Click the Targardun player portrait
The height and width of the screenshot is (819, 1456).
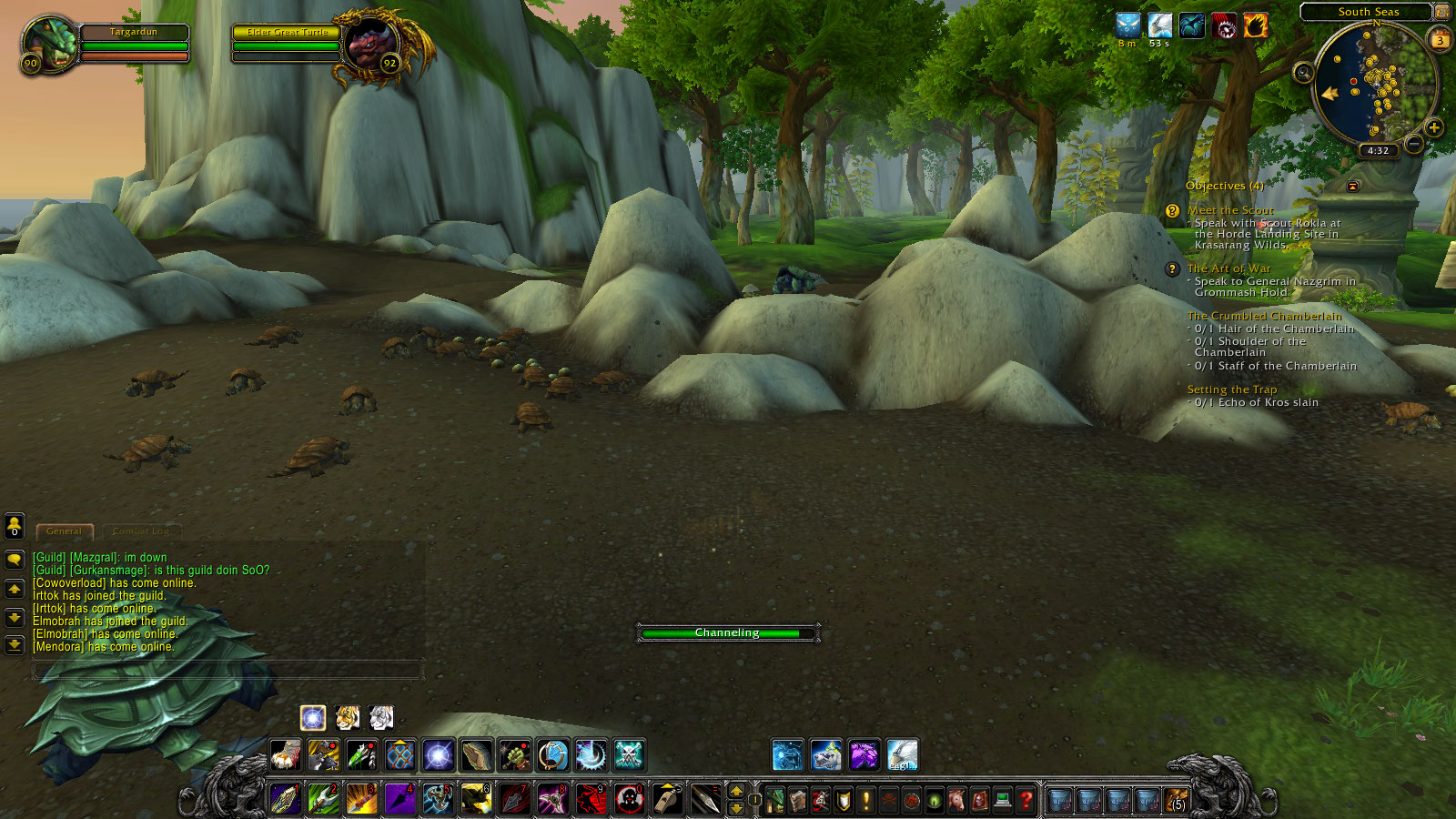point(50,43)
